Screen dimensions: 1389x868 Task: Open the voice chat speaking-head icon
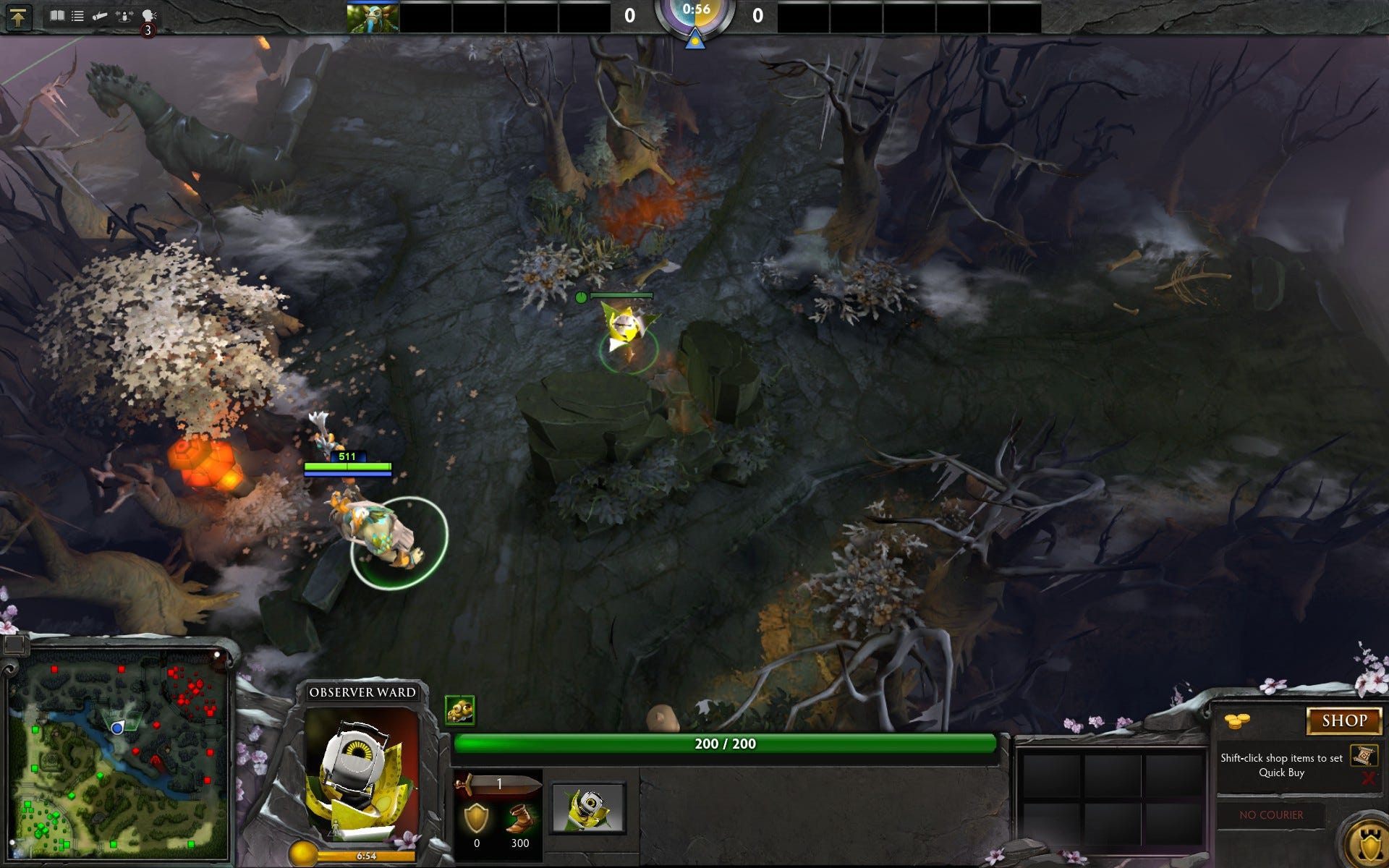coord(148,16)
